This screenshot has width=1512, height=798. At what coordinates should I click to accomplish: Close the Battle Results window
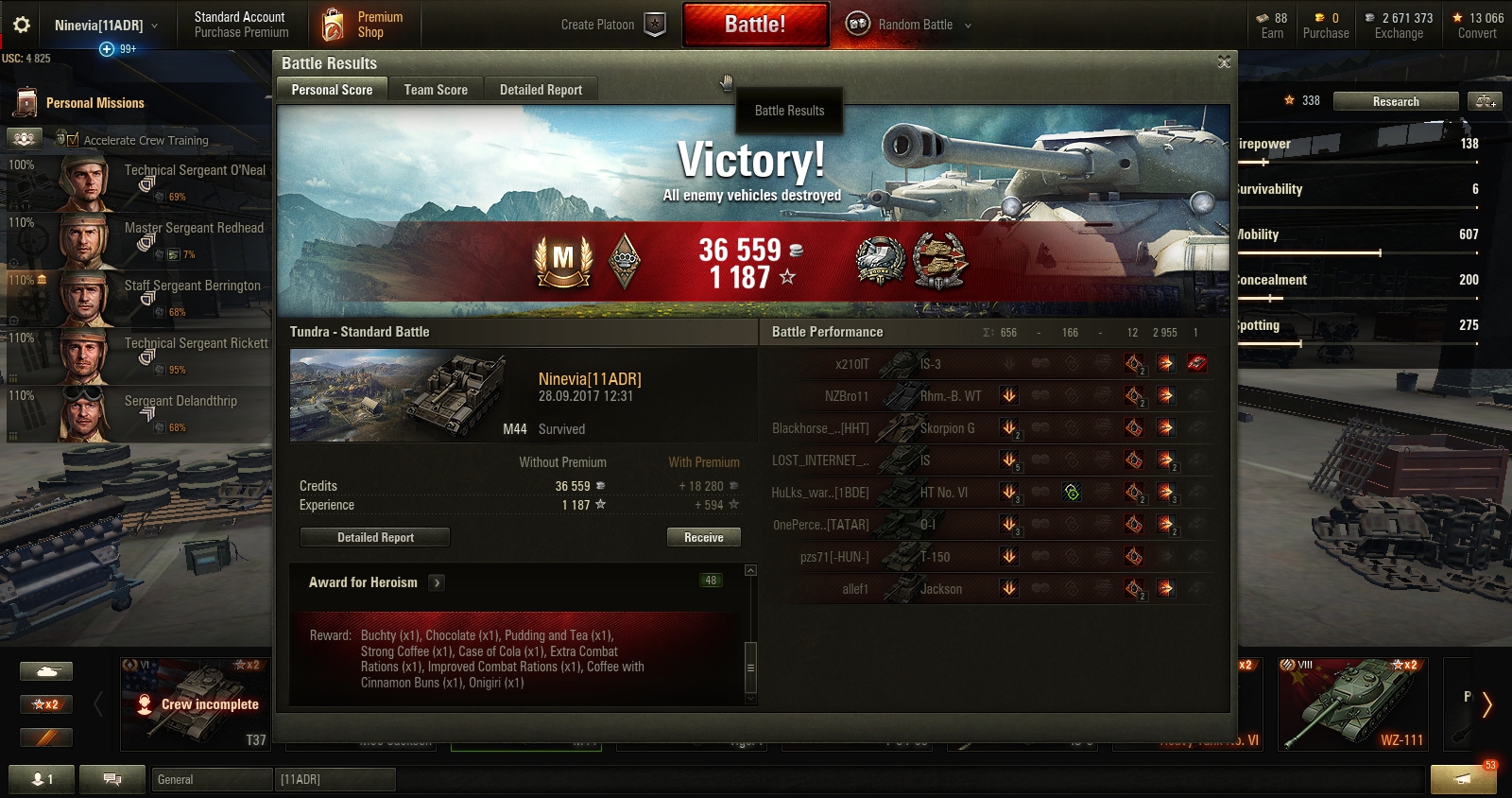[x=1224, y=62]
